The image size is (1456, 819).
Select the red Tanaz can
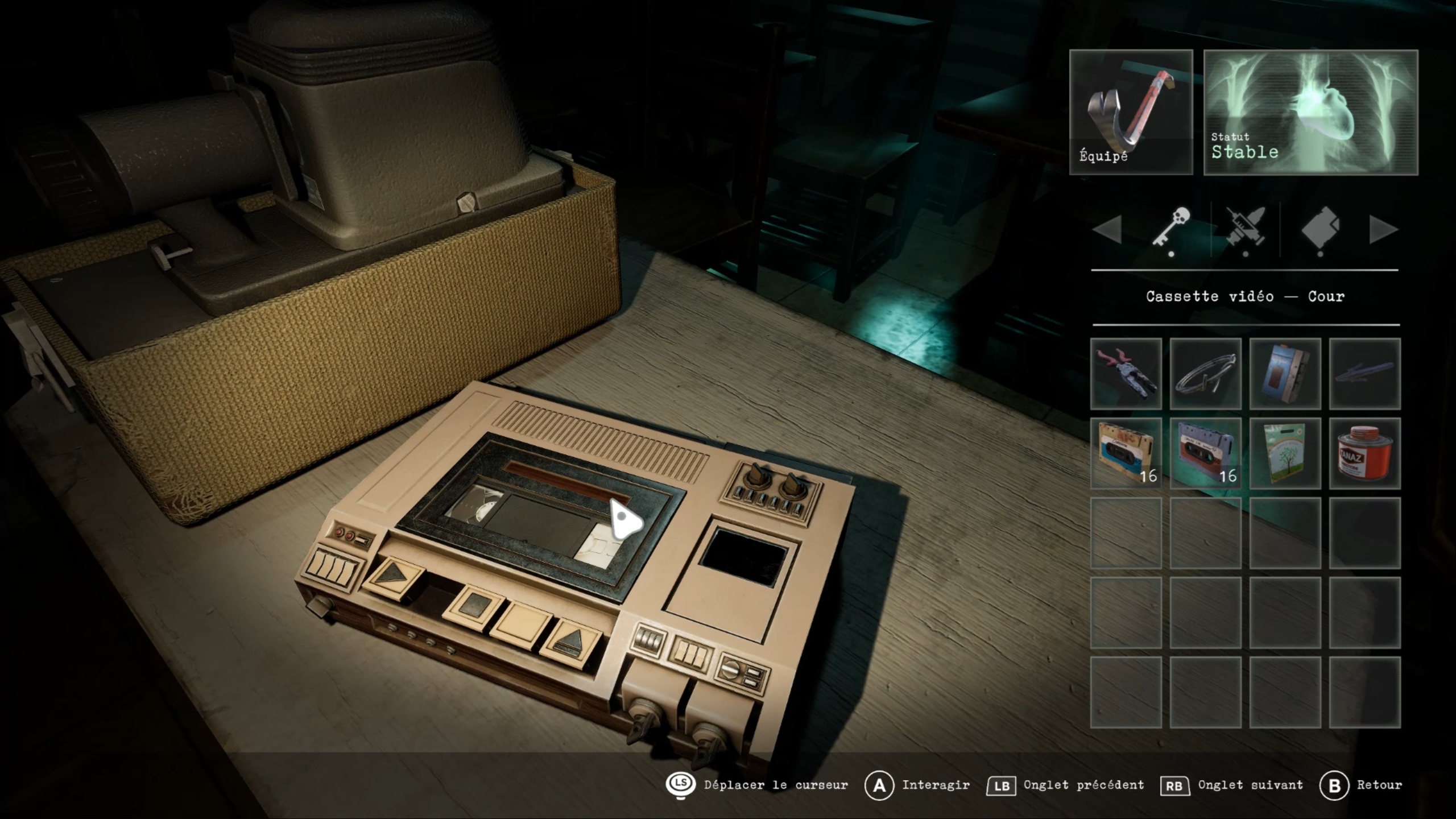click(x=1365, y=453)
